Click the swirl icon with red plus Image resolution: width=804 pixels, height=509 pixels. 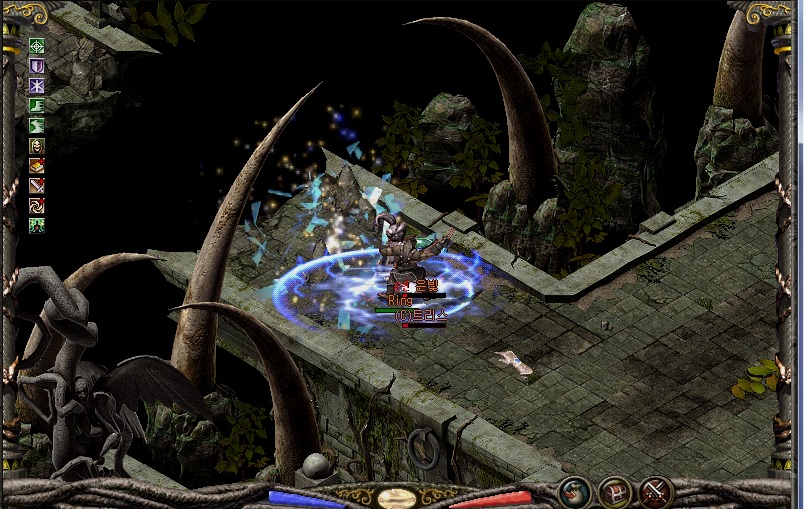tap(37, 206)
